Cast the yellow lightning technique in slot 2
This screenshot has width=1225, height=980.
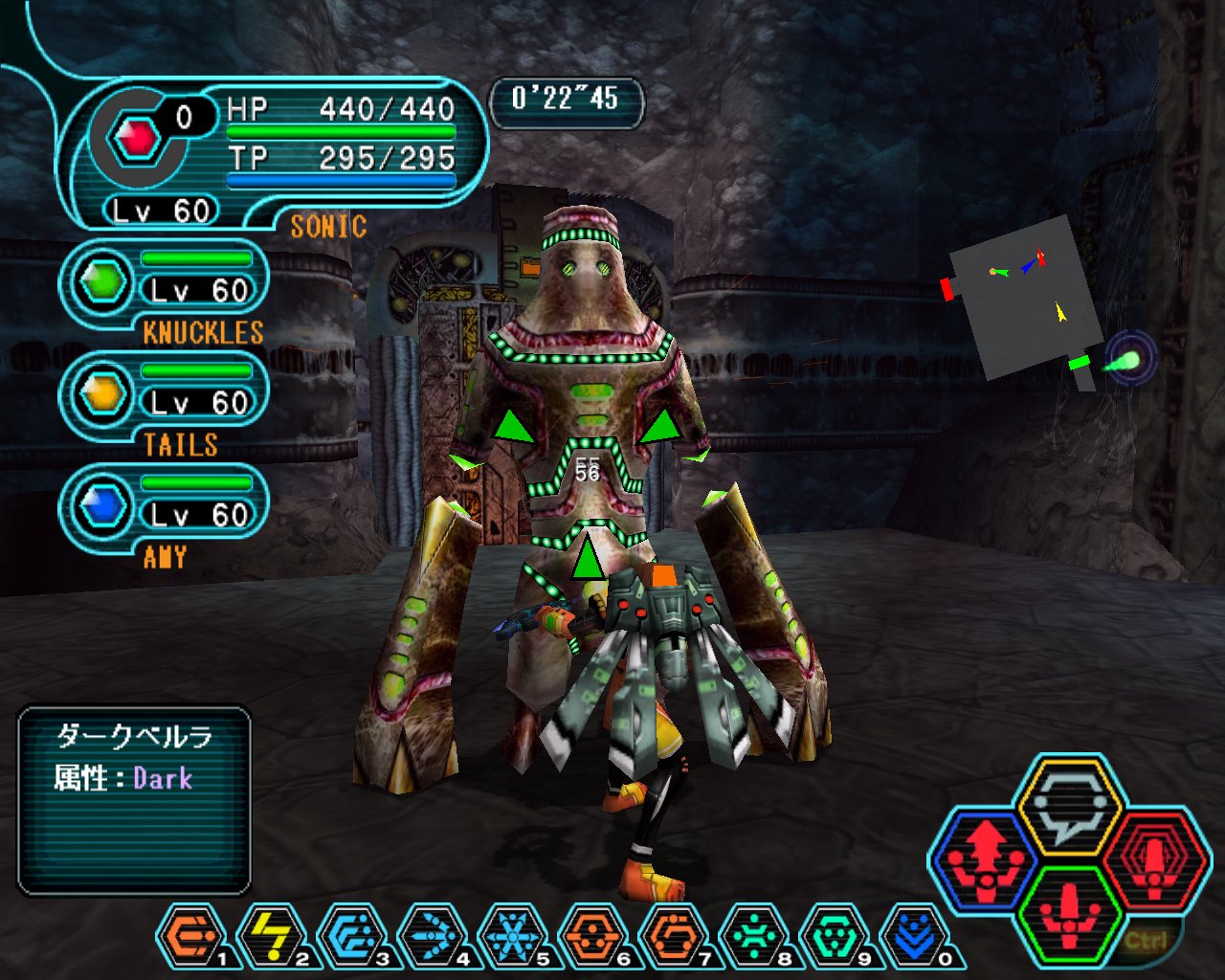[271, 935]
